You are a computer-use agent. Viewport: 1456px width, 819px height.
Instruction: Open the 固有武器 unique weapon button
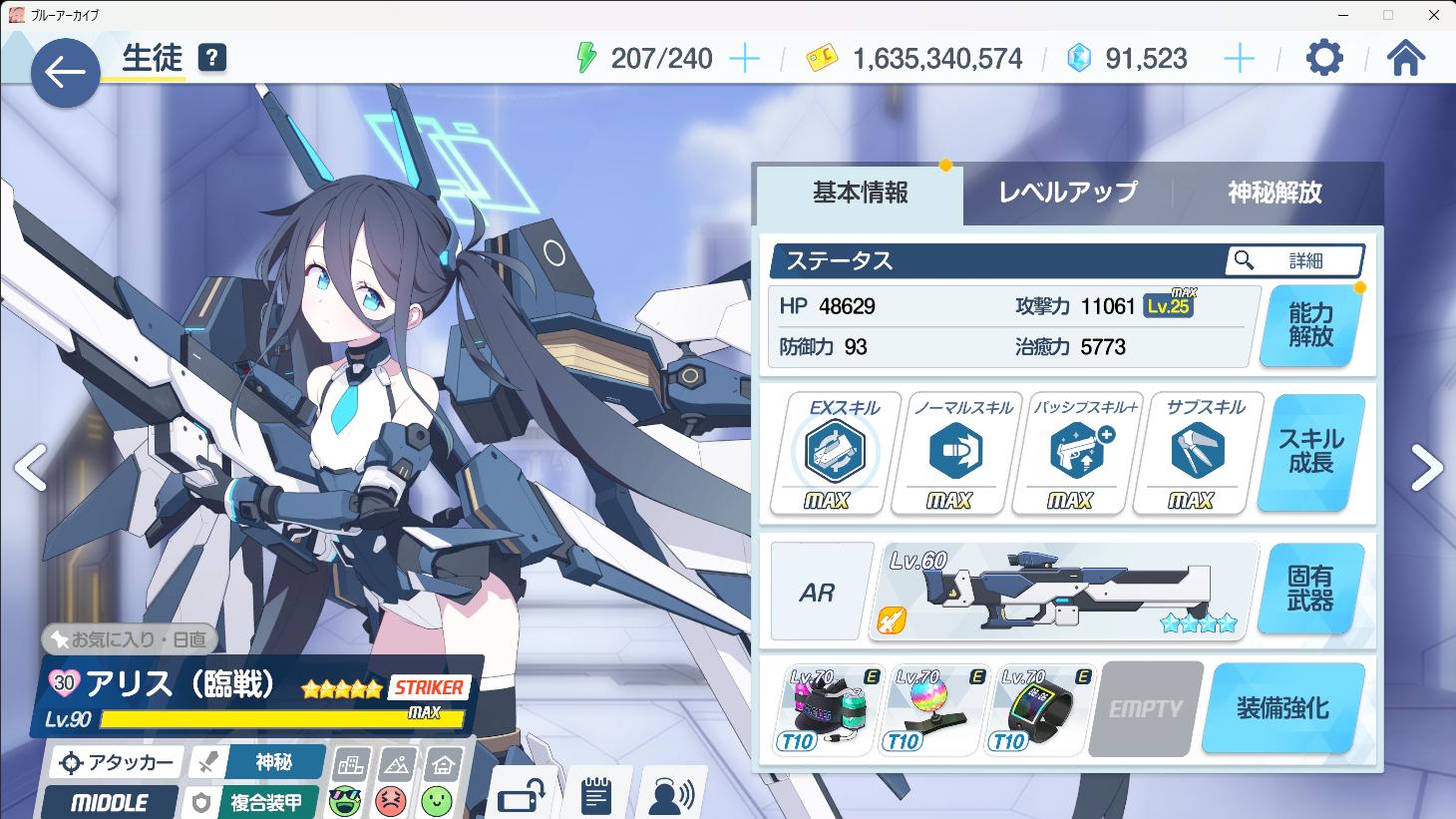[x=1310, y=589]
